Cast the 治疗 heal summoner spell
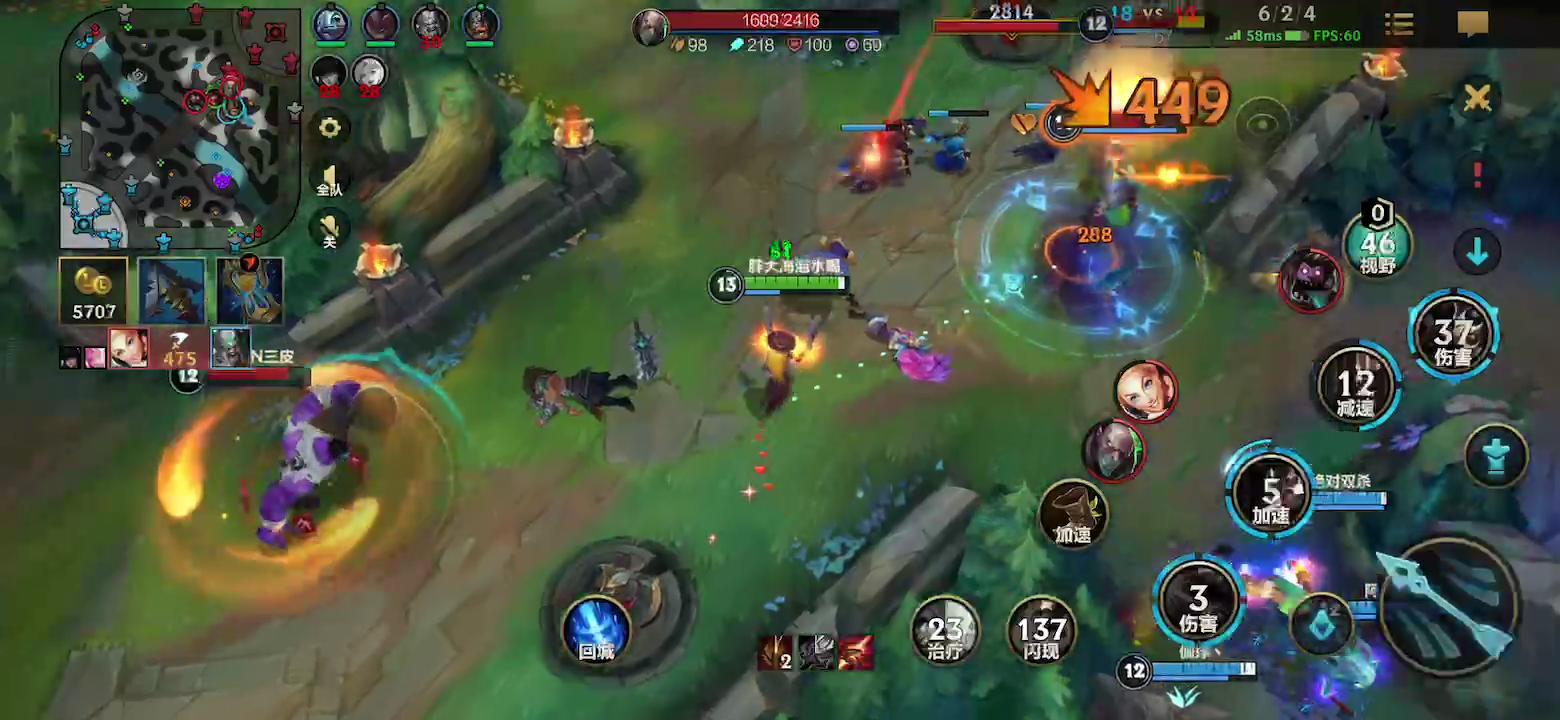This screenshot has height=720, width=1560. click(x=945, y=630)
